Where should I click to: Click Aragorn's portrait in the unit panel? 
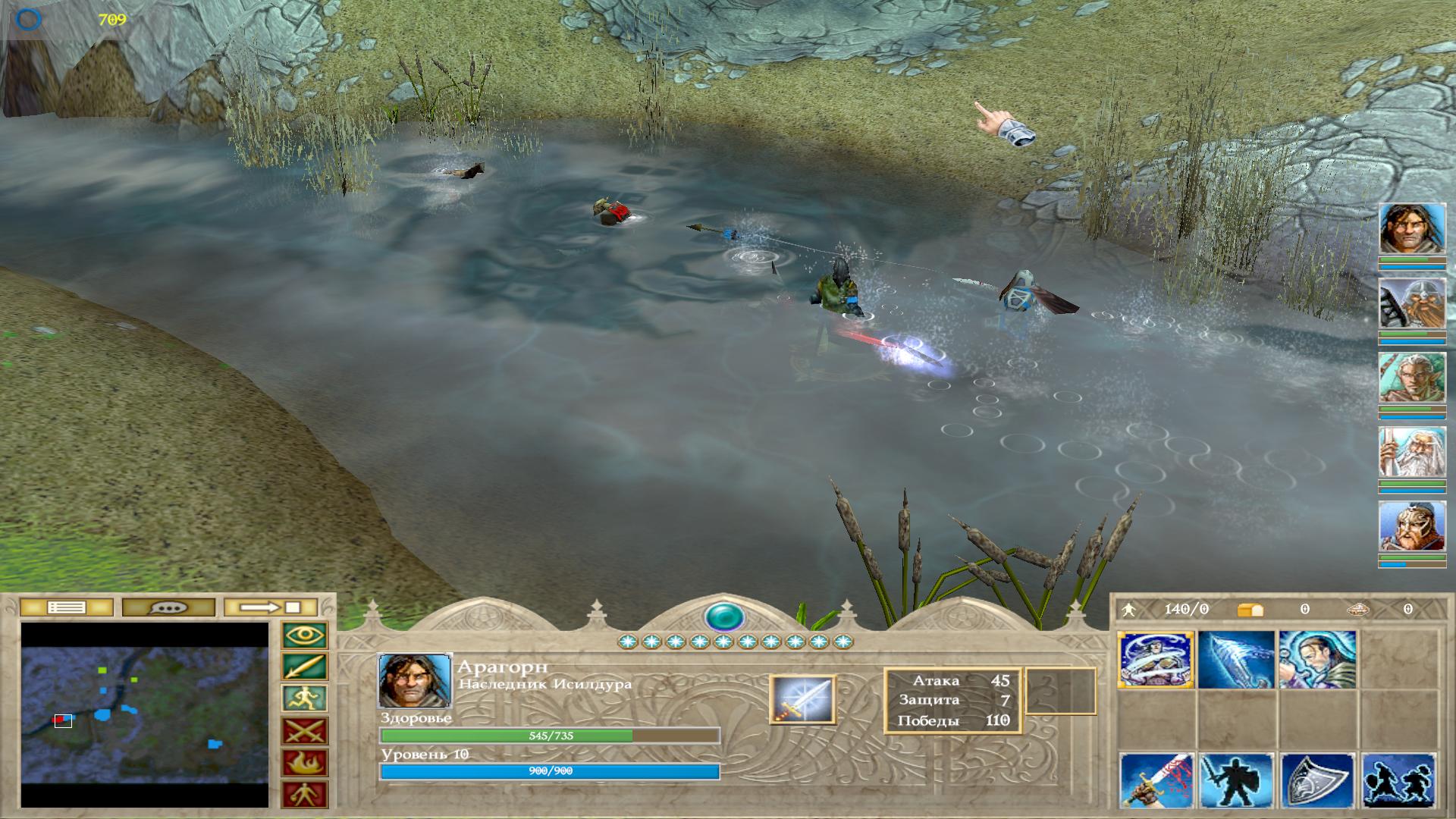pyautogui.click(x=414, y=680)
